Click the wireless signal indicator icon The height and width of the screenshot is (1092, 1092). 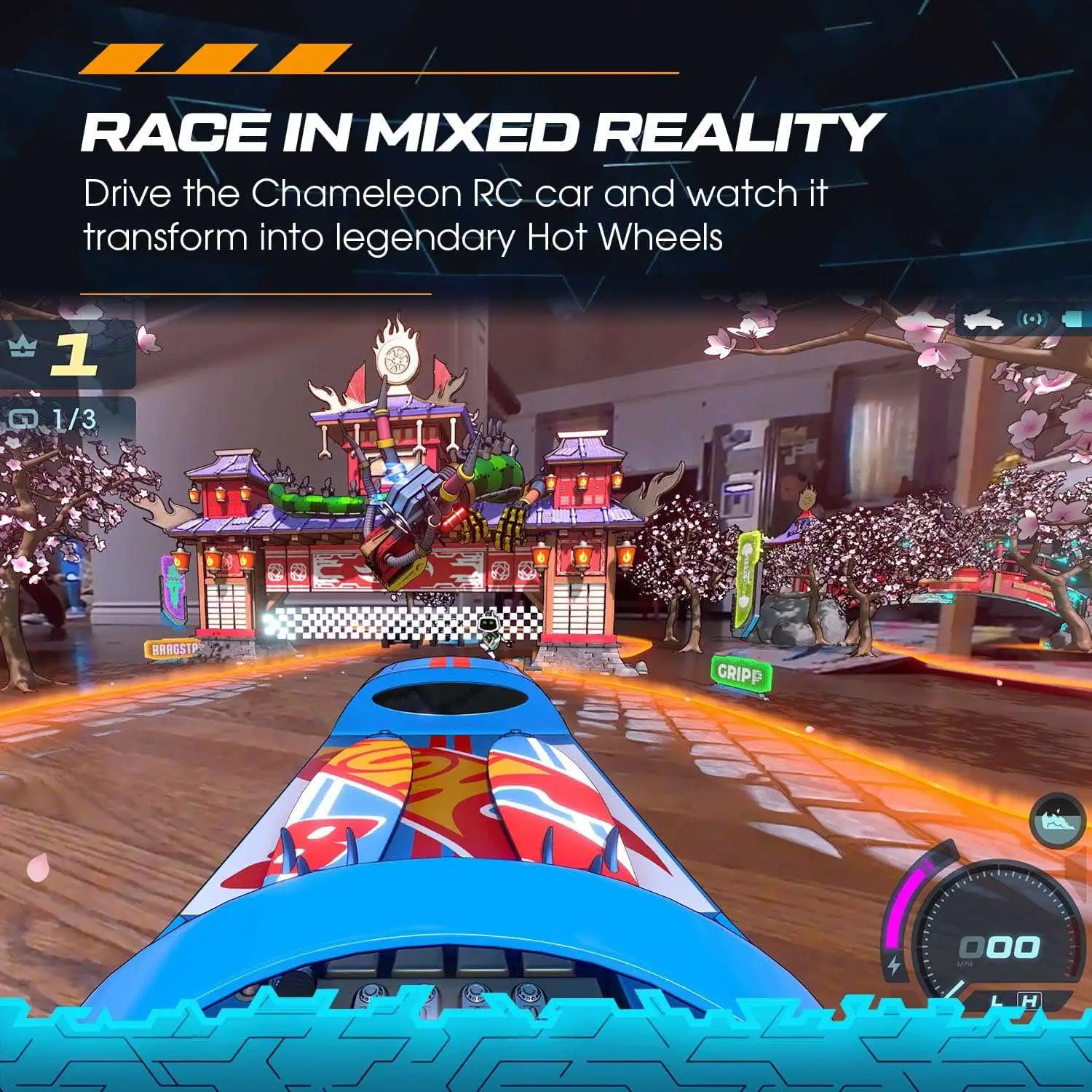tap(1032, 319)
